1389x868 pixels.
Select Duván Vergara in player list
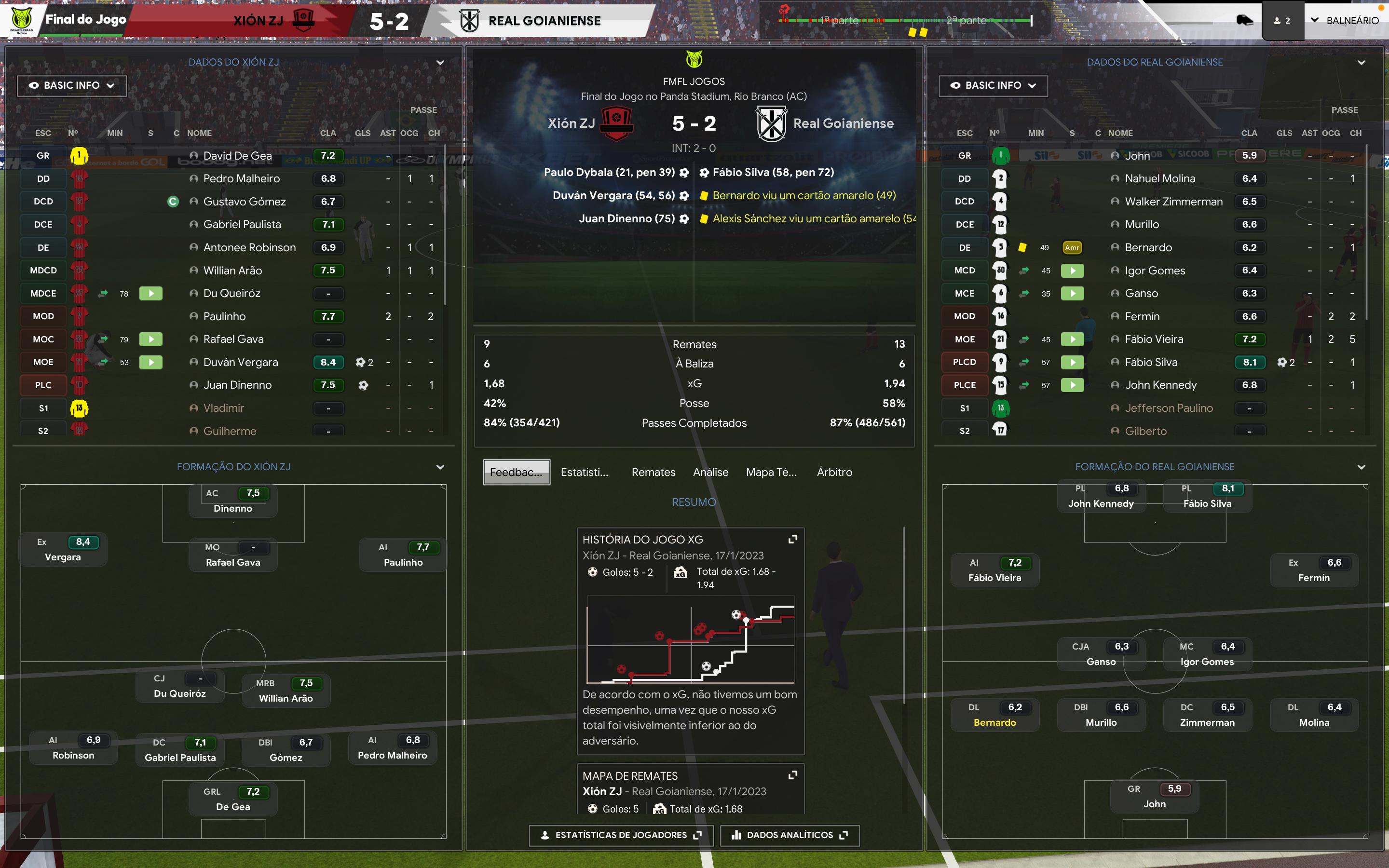241,362
